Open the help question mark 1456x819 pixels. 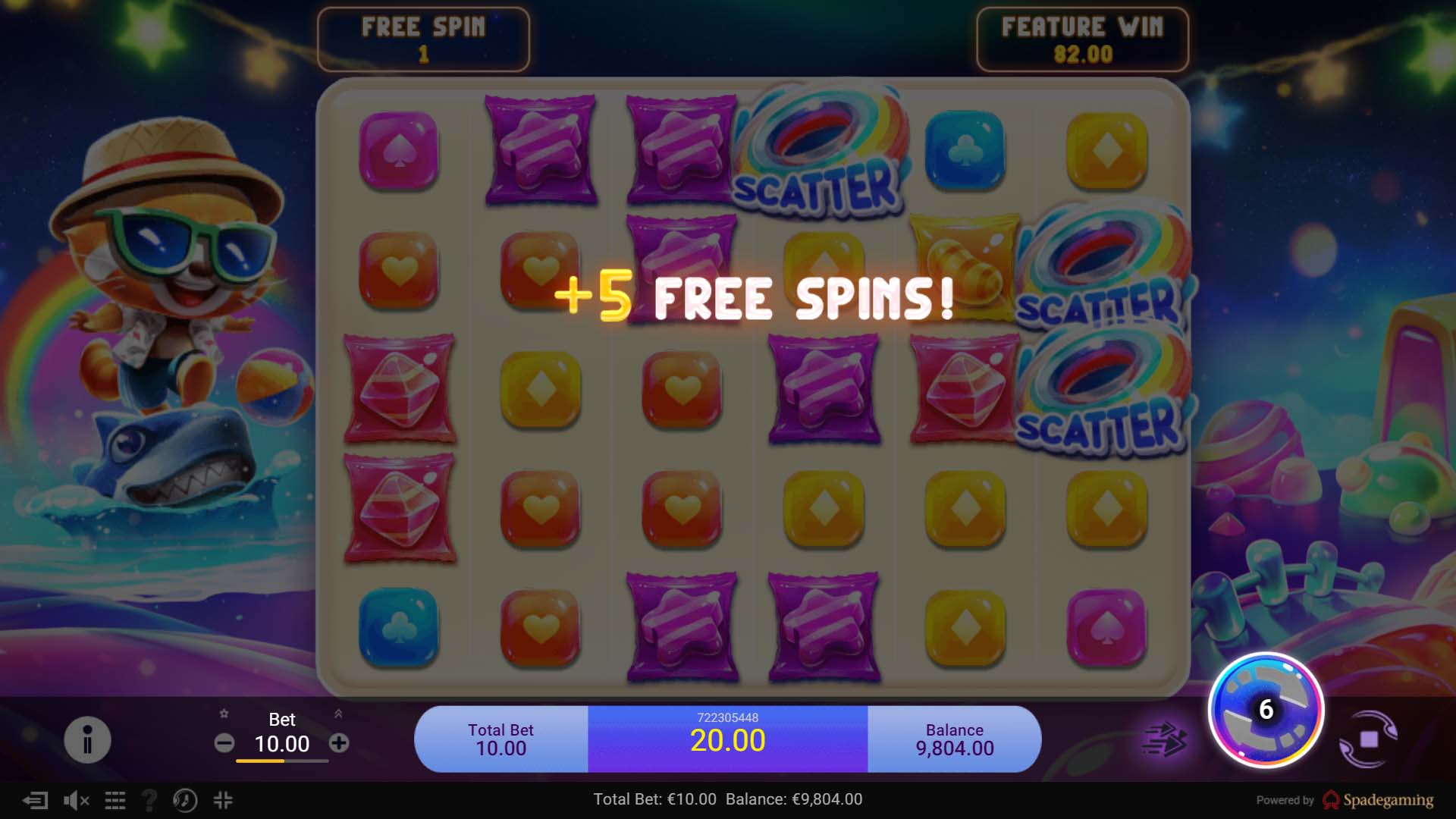149,799
